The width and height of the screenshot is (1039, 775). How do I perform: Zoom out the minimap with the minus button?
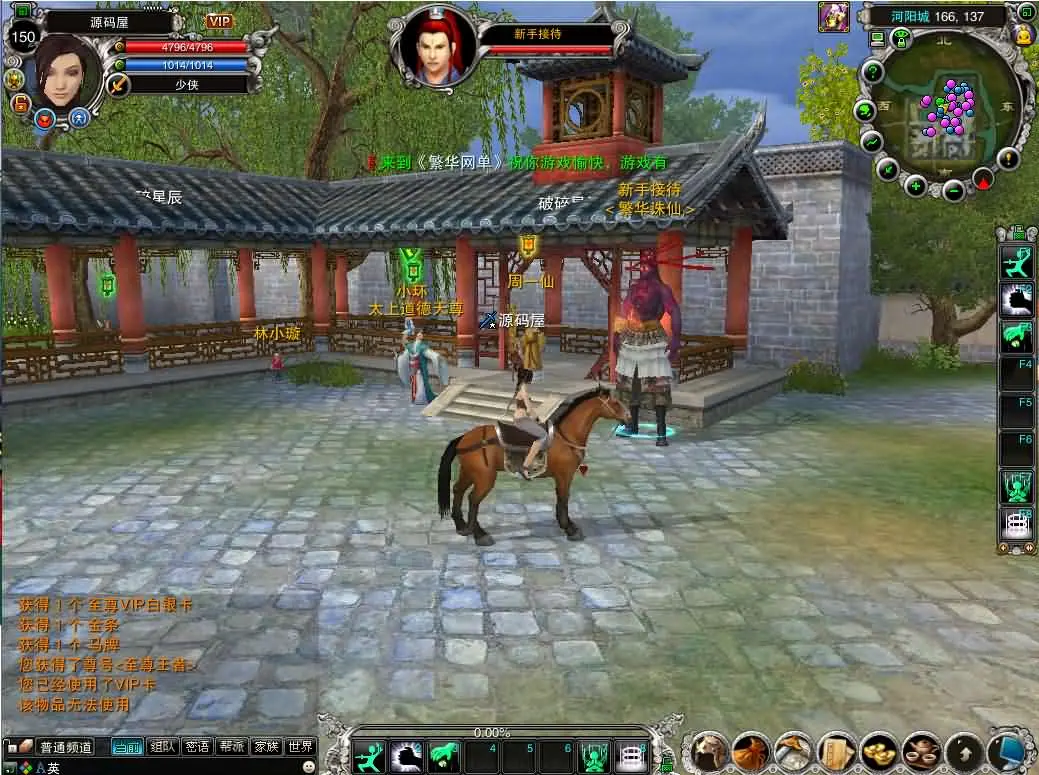tap(953, 190)
